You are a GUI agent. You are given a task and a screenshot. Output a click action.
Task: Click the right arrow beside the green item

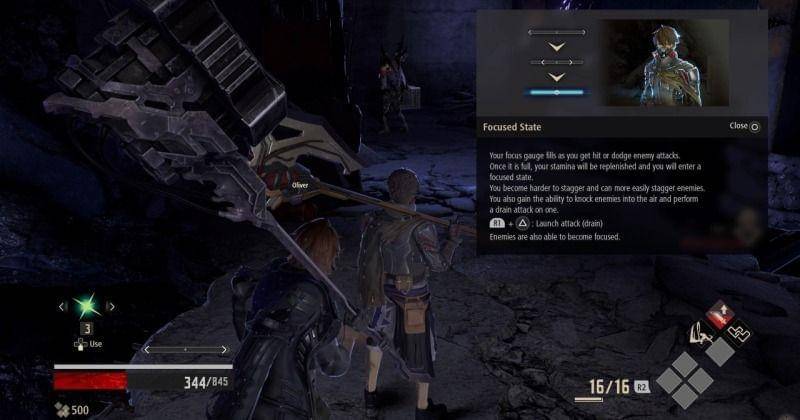(111, 306)
